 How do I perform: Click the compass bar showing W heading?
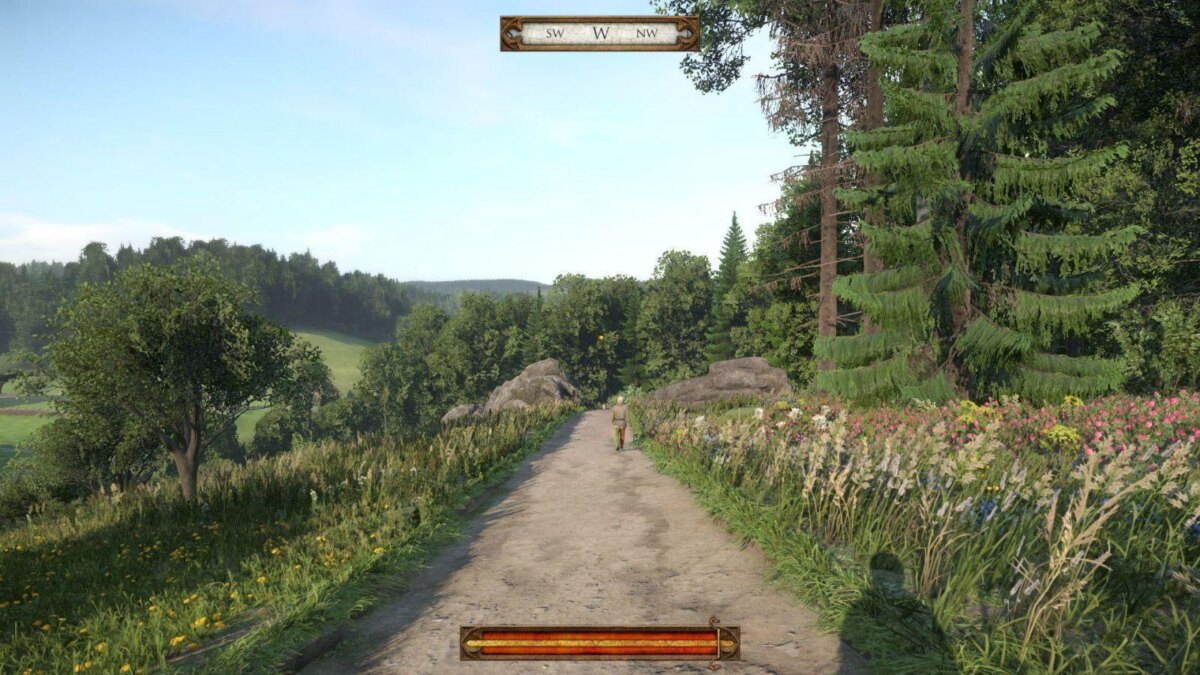(x=599, y=33)
